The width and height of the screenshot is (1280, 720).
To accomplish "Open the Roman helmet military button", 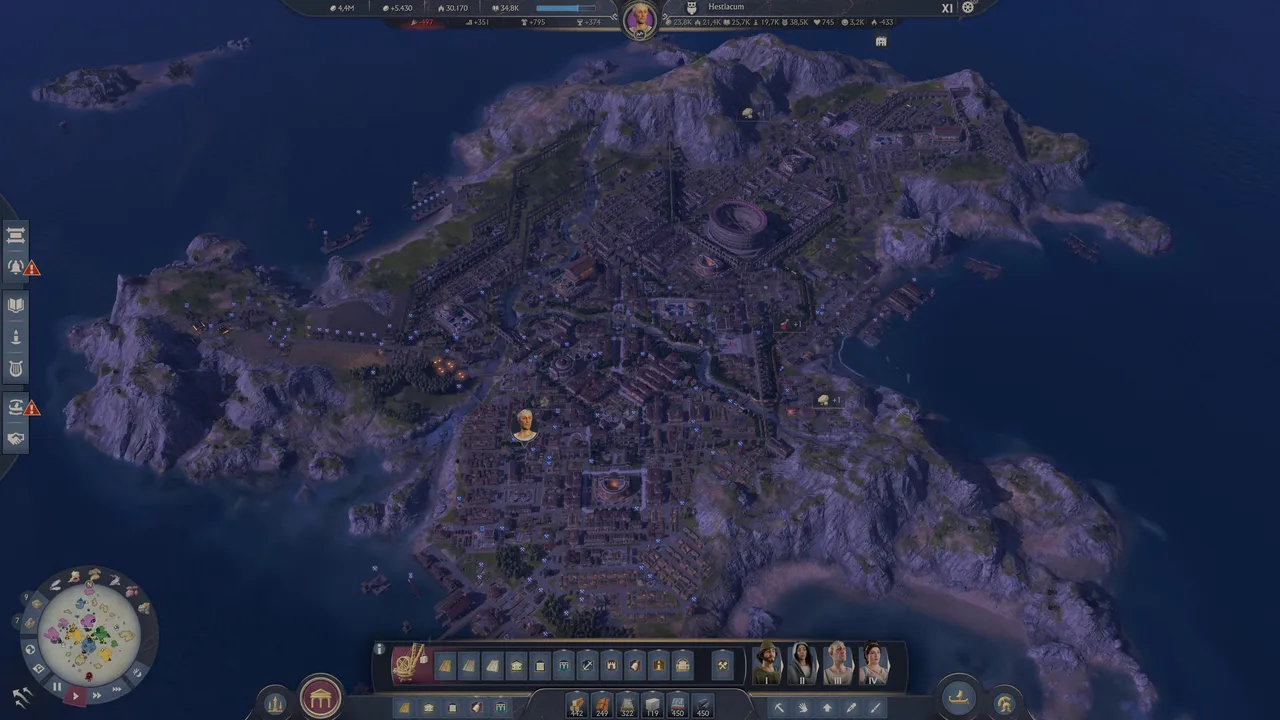I will [x=1004, y=702].
